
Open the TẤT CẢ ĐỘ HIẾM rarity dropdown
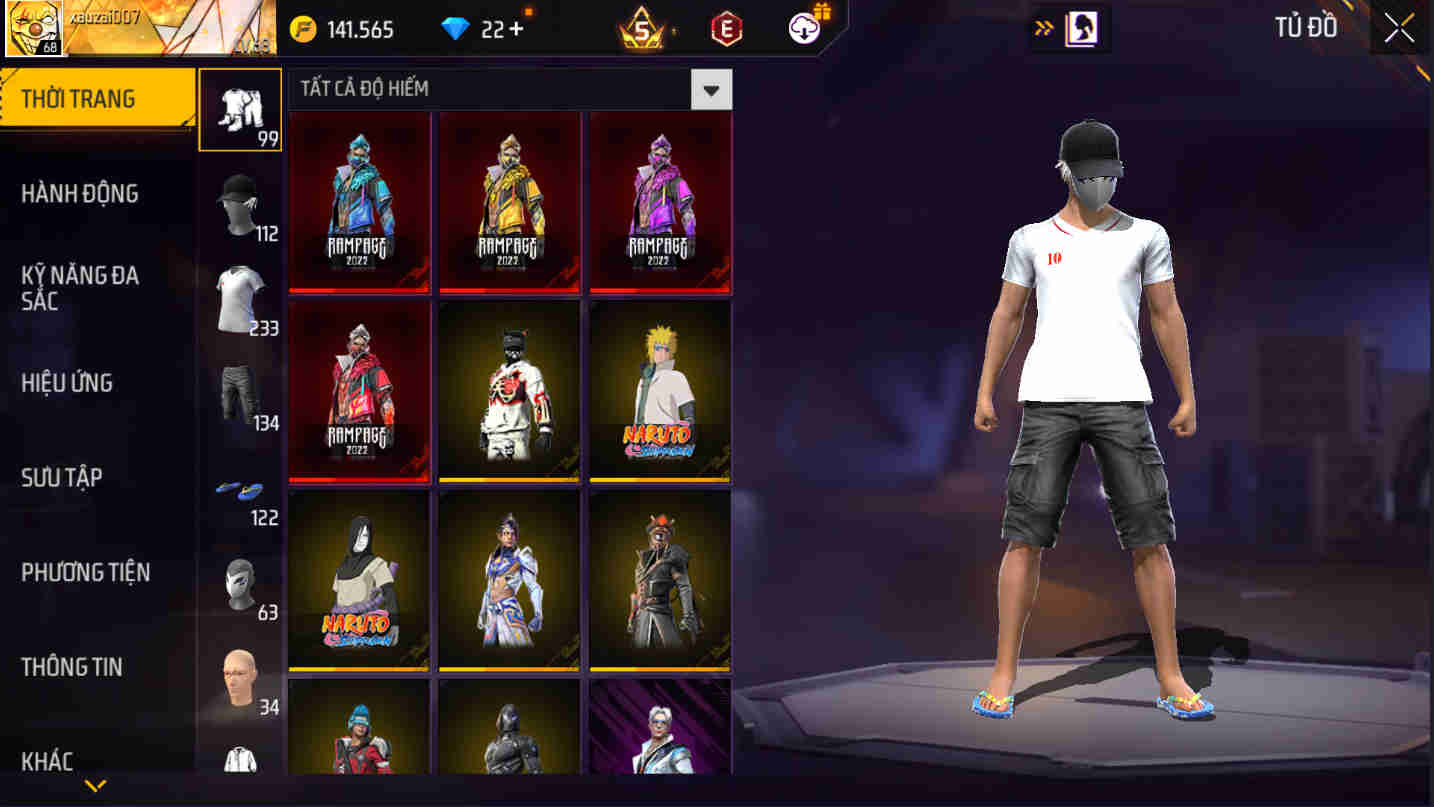(711, 89)
